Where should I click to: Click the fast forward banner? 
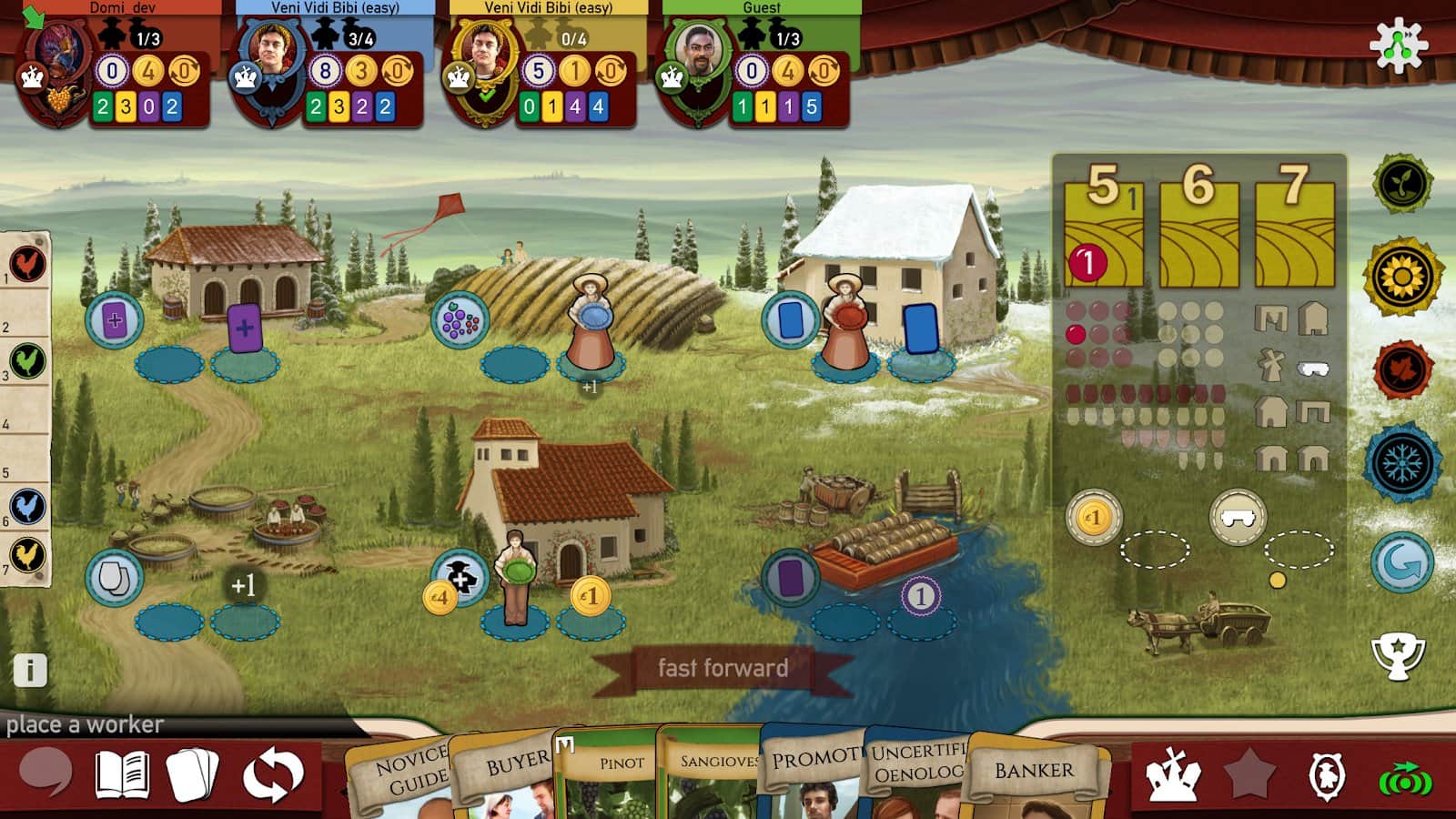(x=723, y=669)
